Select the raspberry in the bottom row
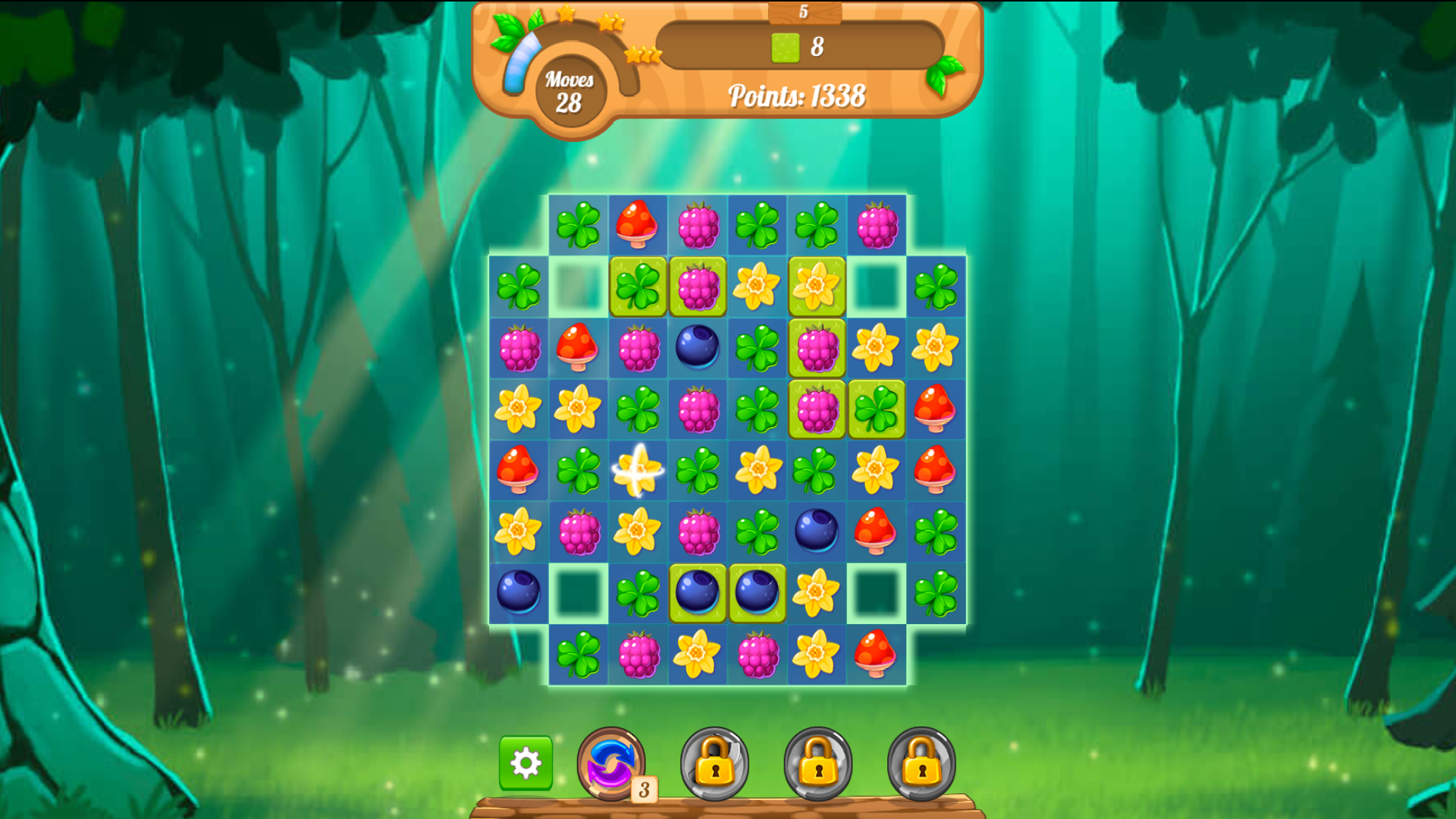Screen dimensions: 1456x819 637,652
